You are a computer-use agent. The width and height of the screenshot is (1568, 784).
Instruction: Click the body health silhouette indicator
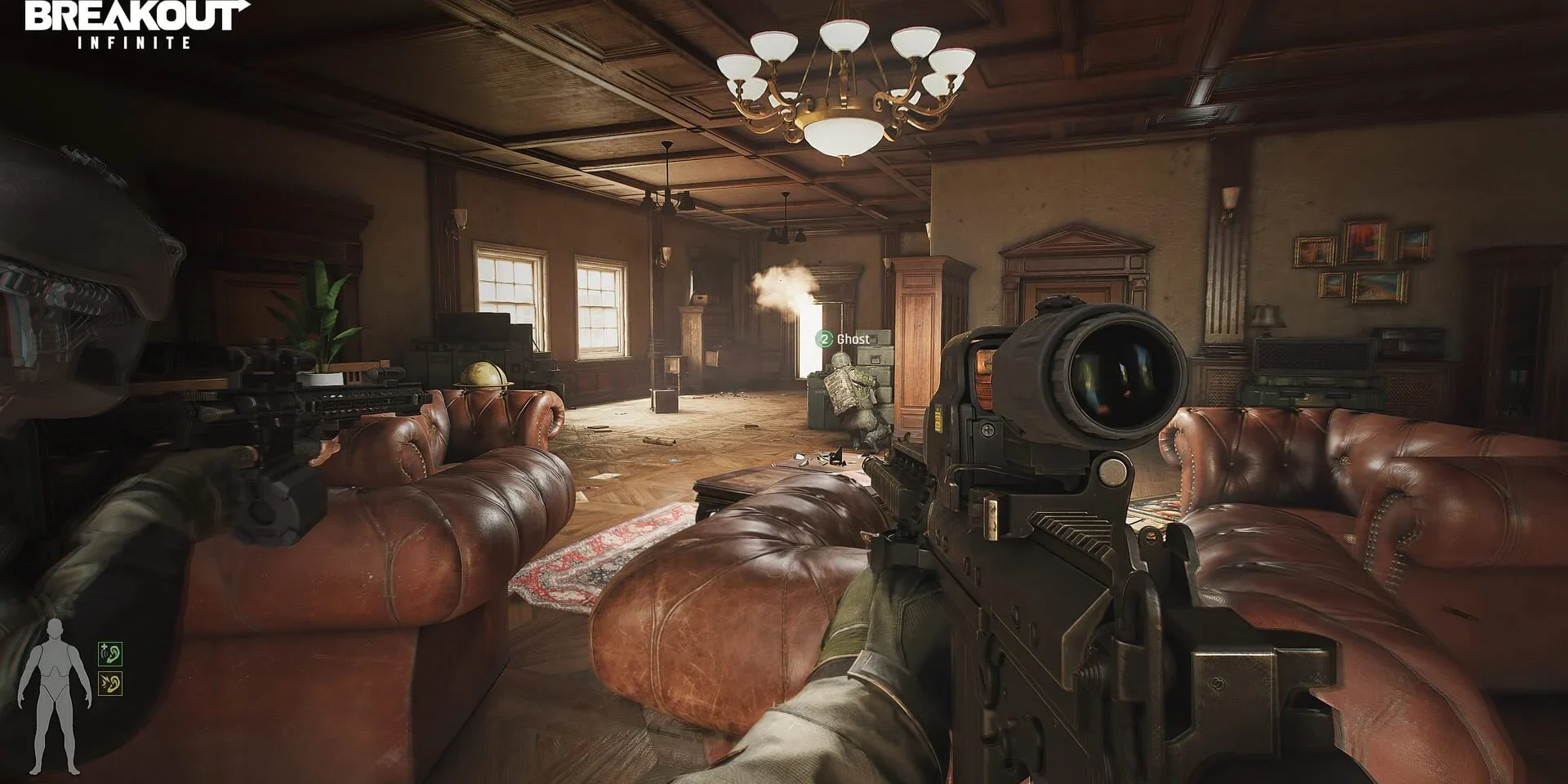(55, 697)
